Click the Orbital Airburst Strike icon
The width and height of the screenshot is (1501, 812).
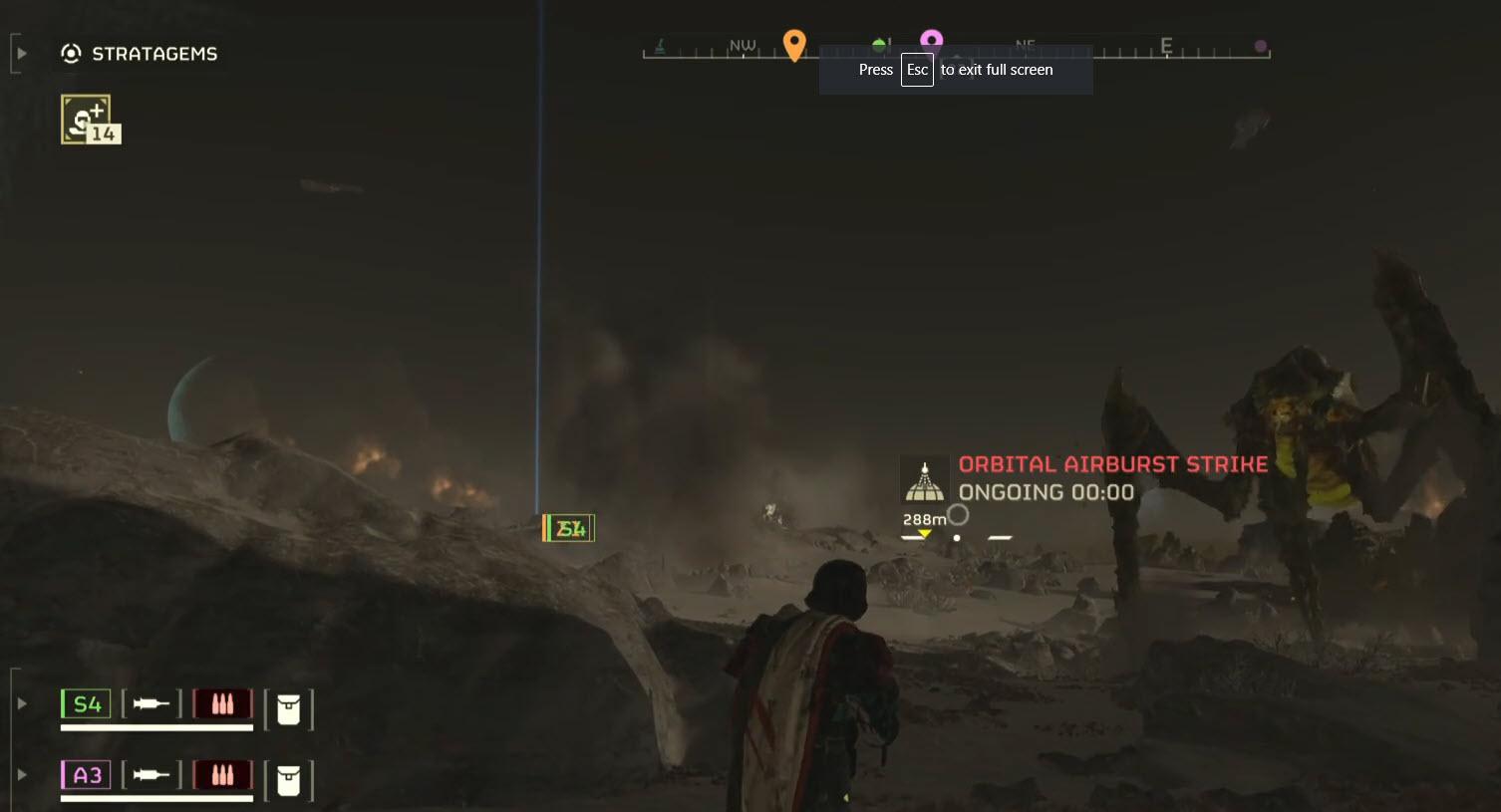pos(925,481)
